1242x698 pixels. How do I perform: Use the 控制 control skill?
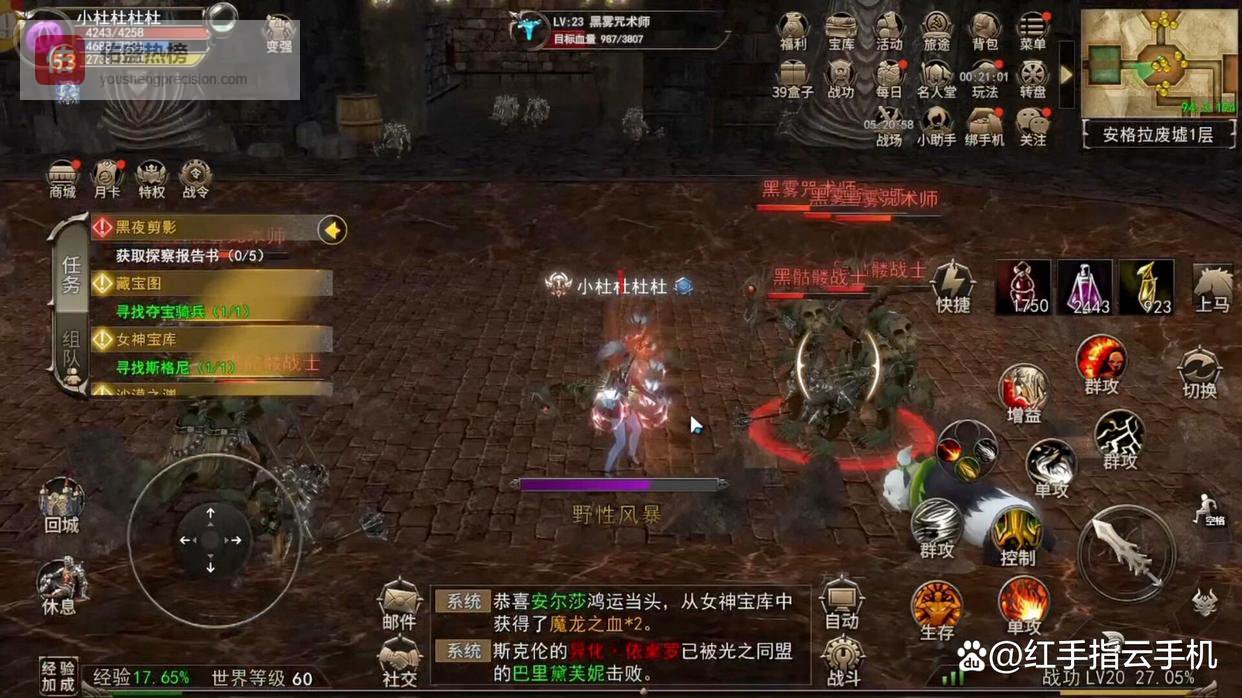pos(1018,537)
